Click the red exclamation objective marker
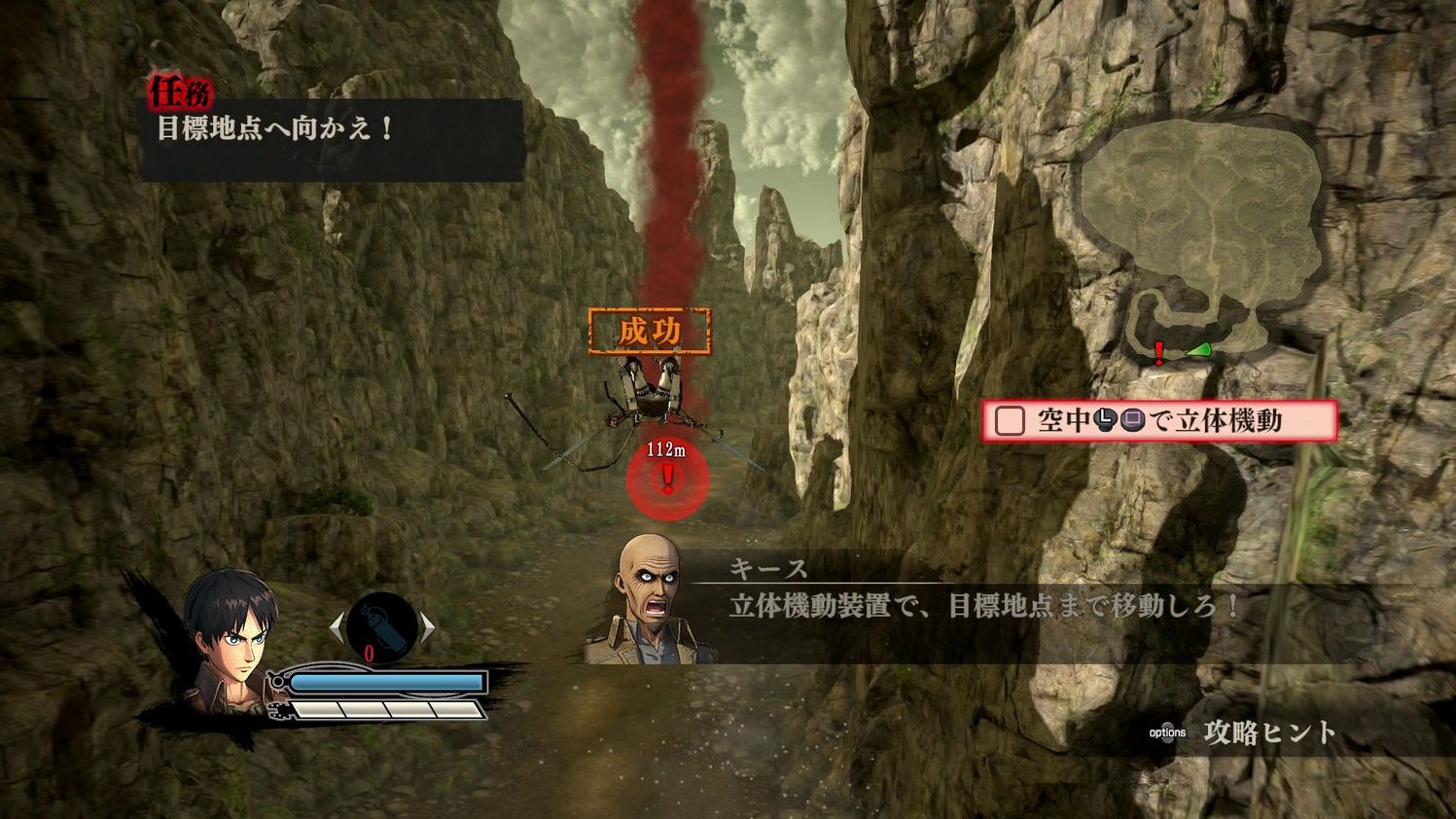Viewport: 1456px width, 819px height. (x=665, y=478)
